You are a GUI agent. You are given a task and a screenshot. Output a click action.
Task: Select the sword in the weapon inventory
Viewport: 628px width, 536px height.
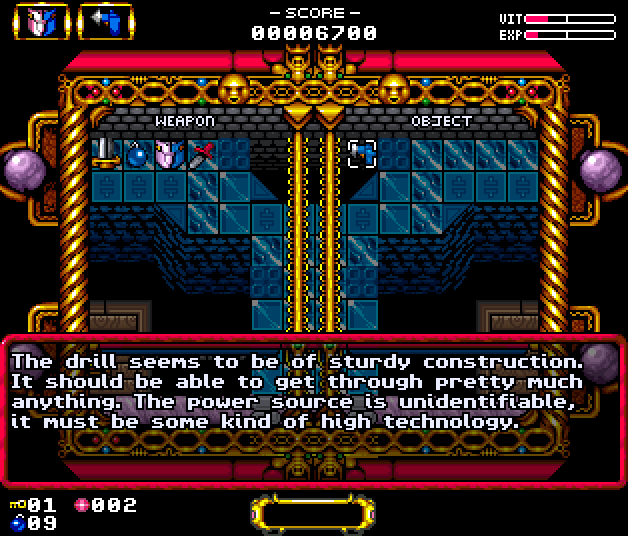[105, 154]
